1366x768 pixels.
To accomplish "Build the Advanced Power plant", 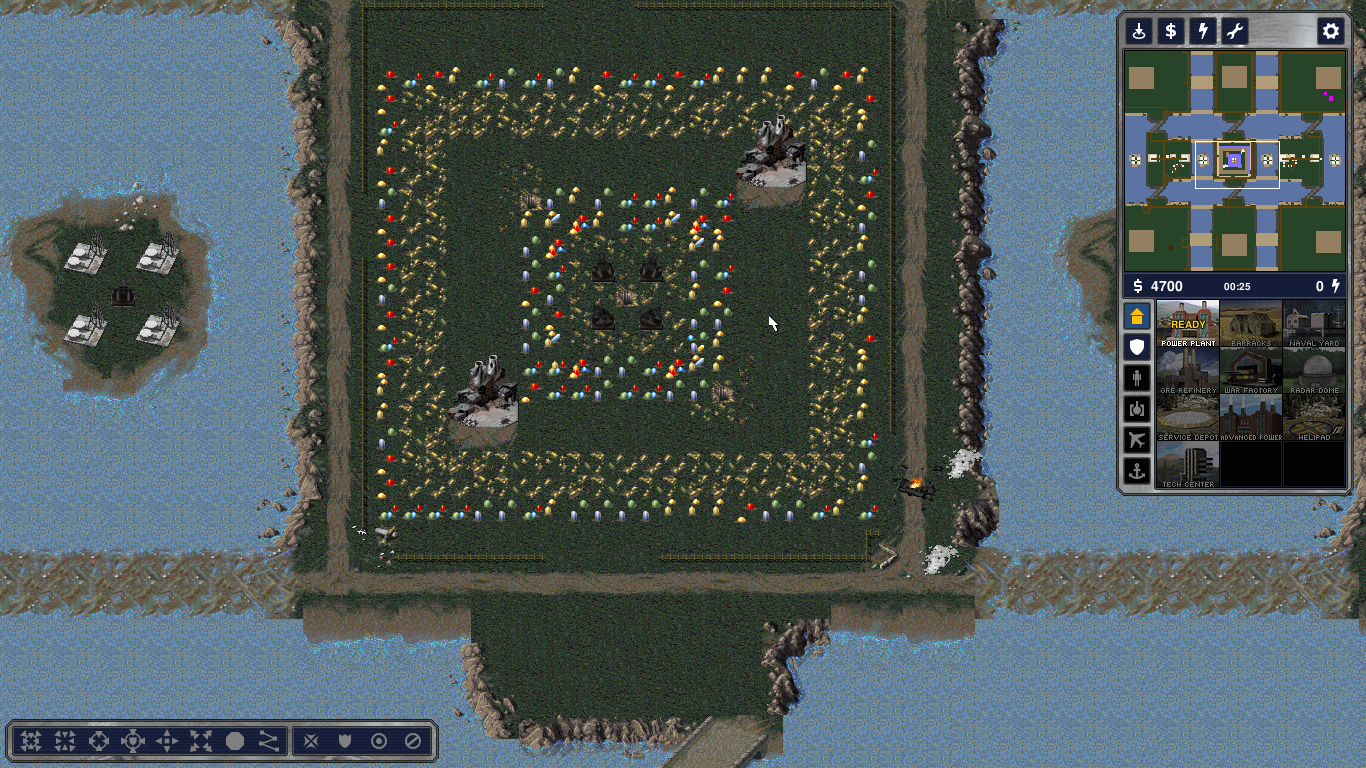I will point(1251,418).
